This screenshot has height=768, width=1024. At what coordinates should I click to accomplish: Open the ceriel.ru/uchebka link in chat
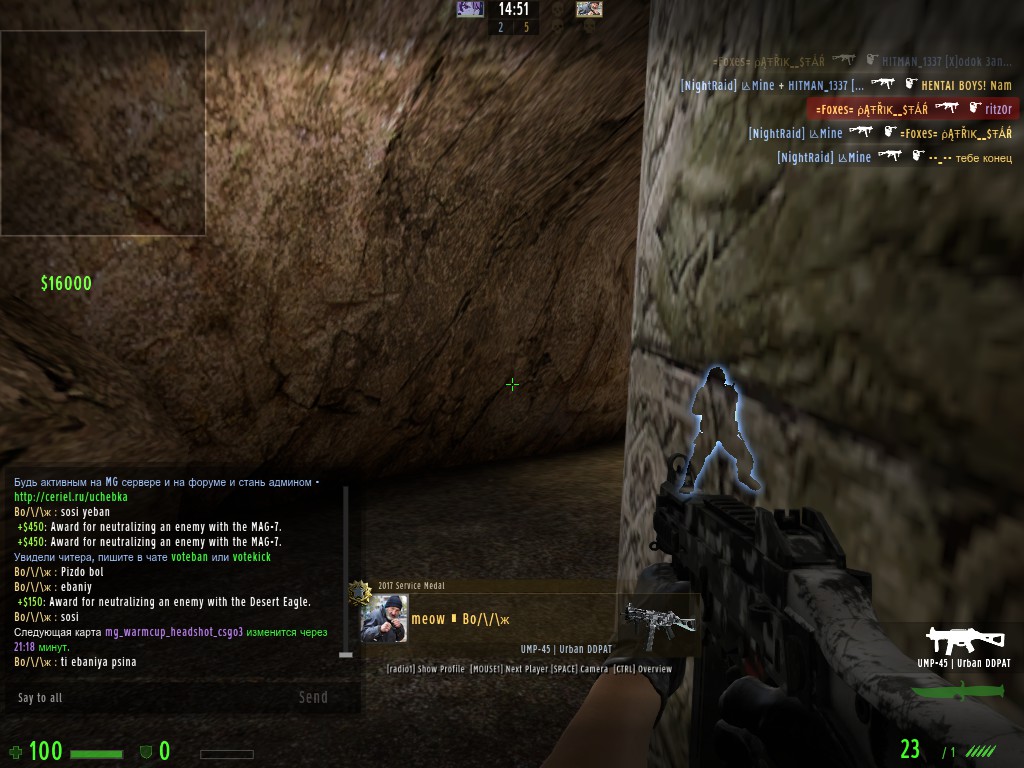[x=71, y=497]
